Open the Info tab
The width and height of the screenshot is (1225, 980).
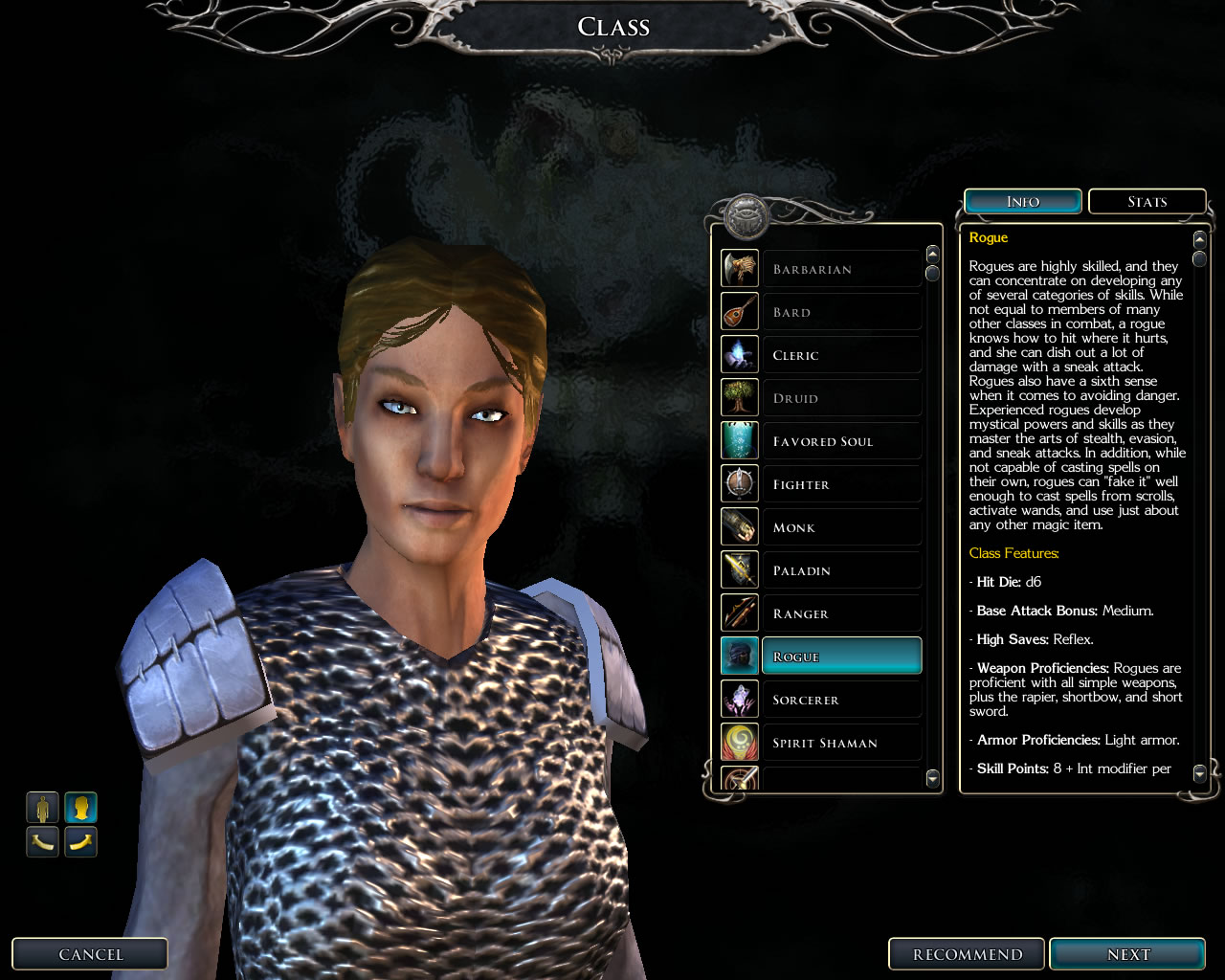point(1022,202)
